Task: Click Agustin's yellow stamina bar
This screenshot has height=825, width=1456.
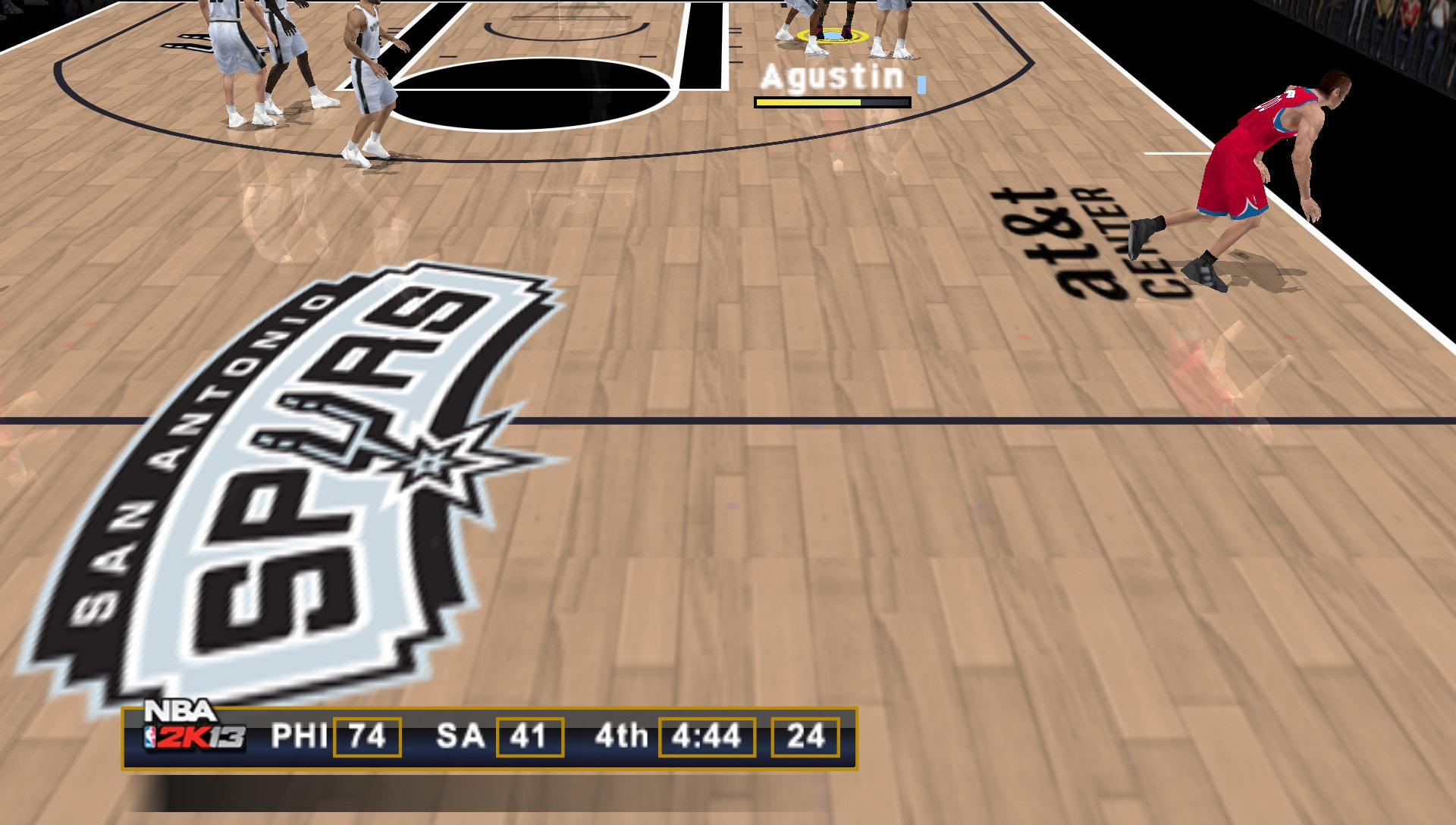Action: click(x=808, y=101)
